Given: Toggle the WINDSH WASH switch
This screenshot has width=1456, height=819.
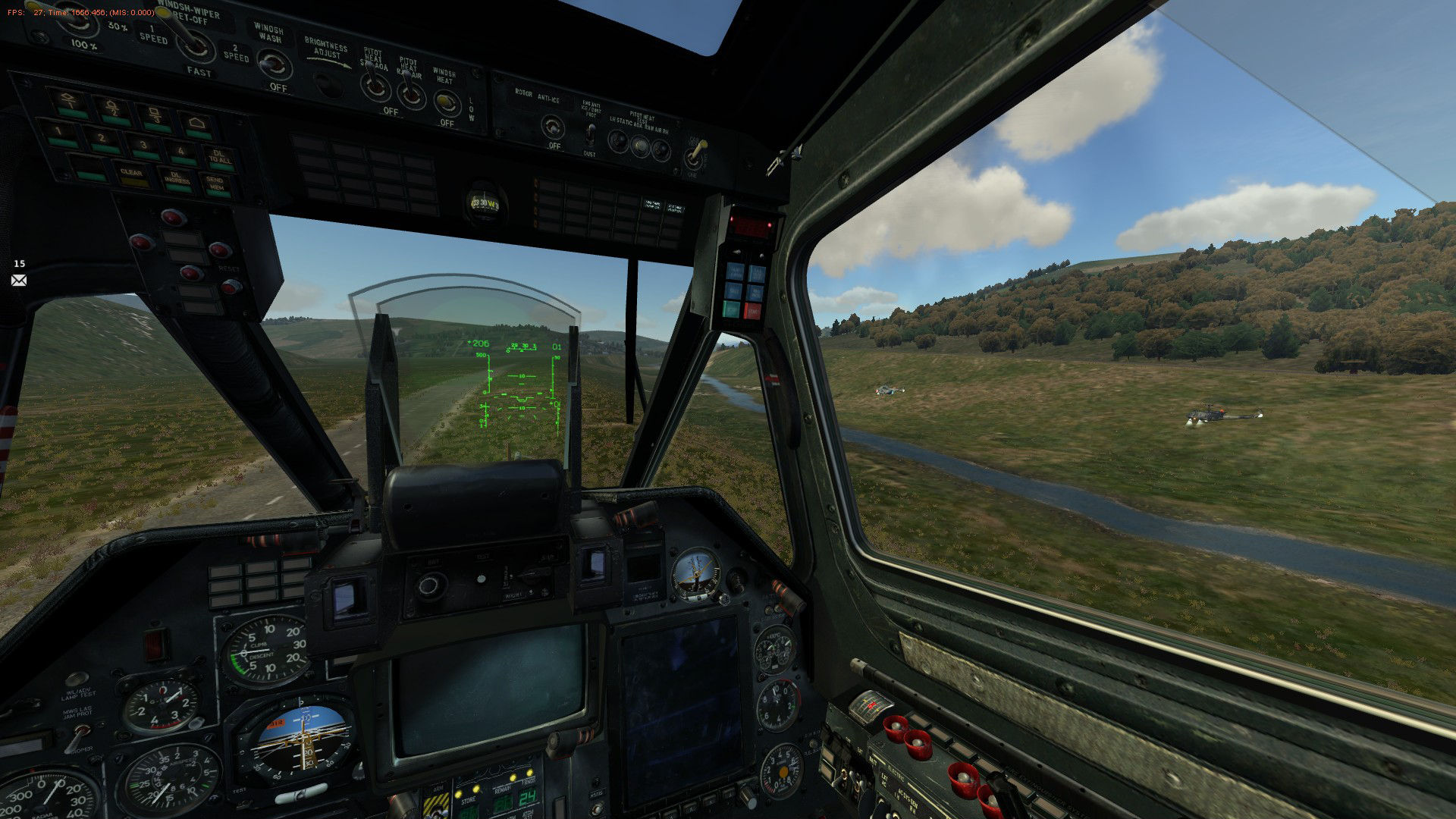Looking at the screenshot, I should pos(273,64).
